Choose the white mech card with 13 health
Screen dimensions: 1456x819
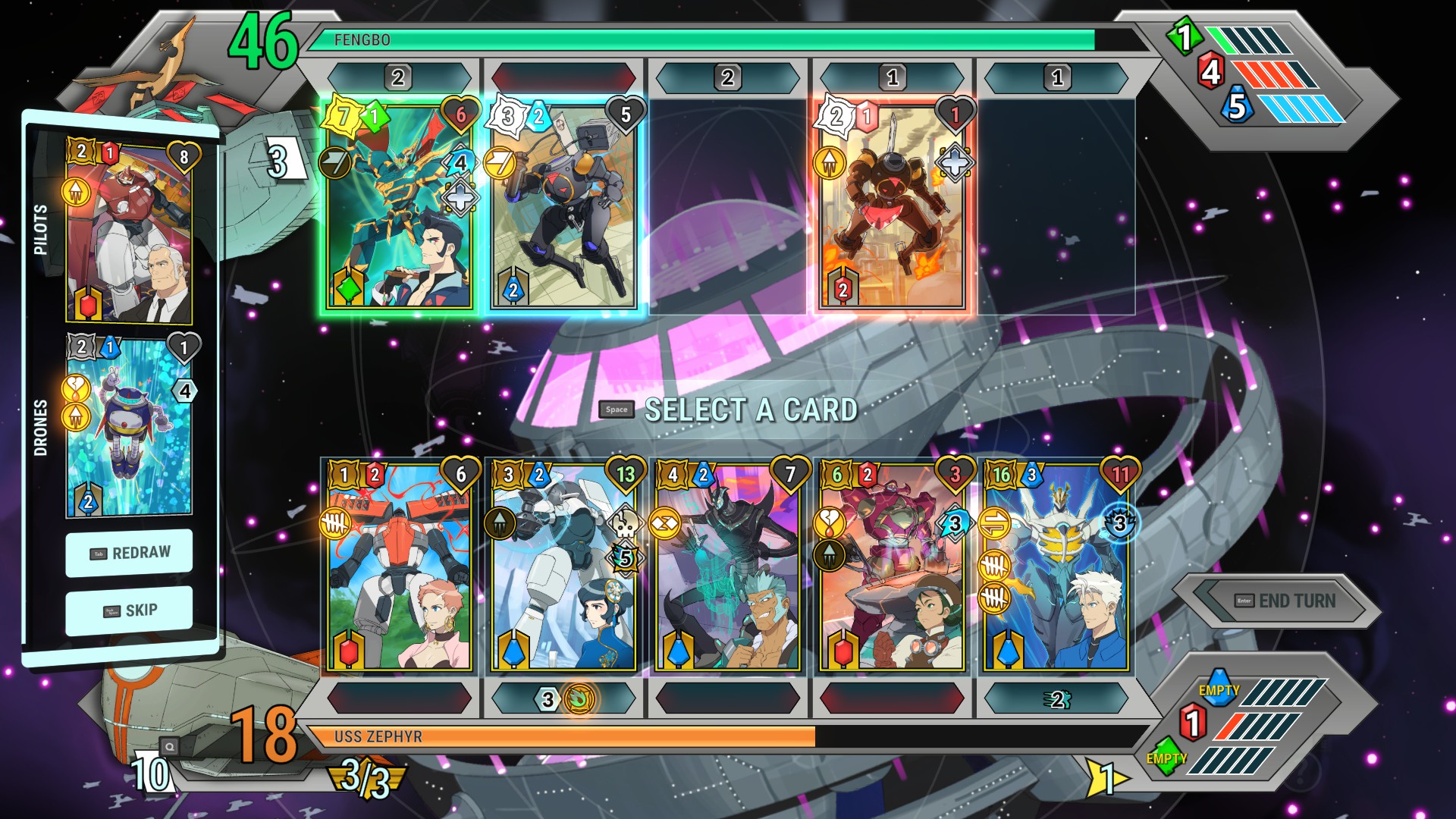[x=563, y=569]
